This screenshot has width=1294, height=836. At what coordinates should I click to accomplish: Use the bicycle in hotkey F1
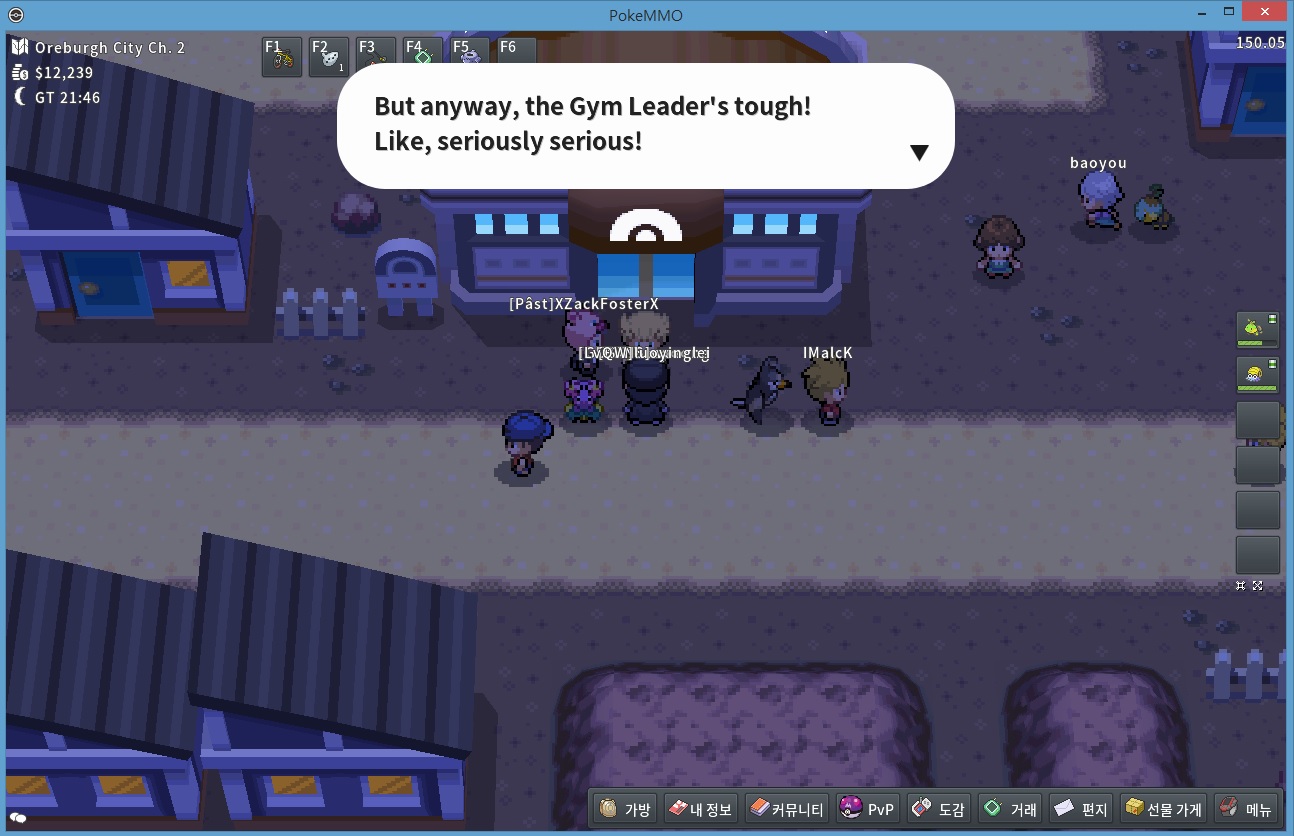coord(282,58)
